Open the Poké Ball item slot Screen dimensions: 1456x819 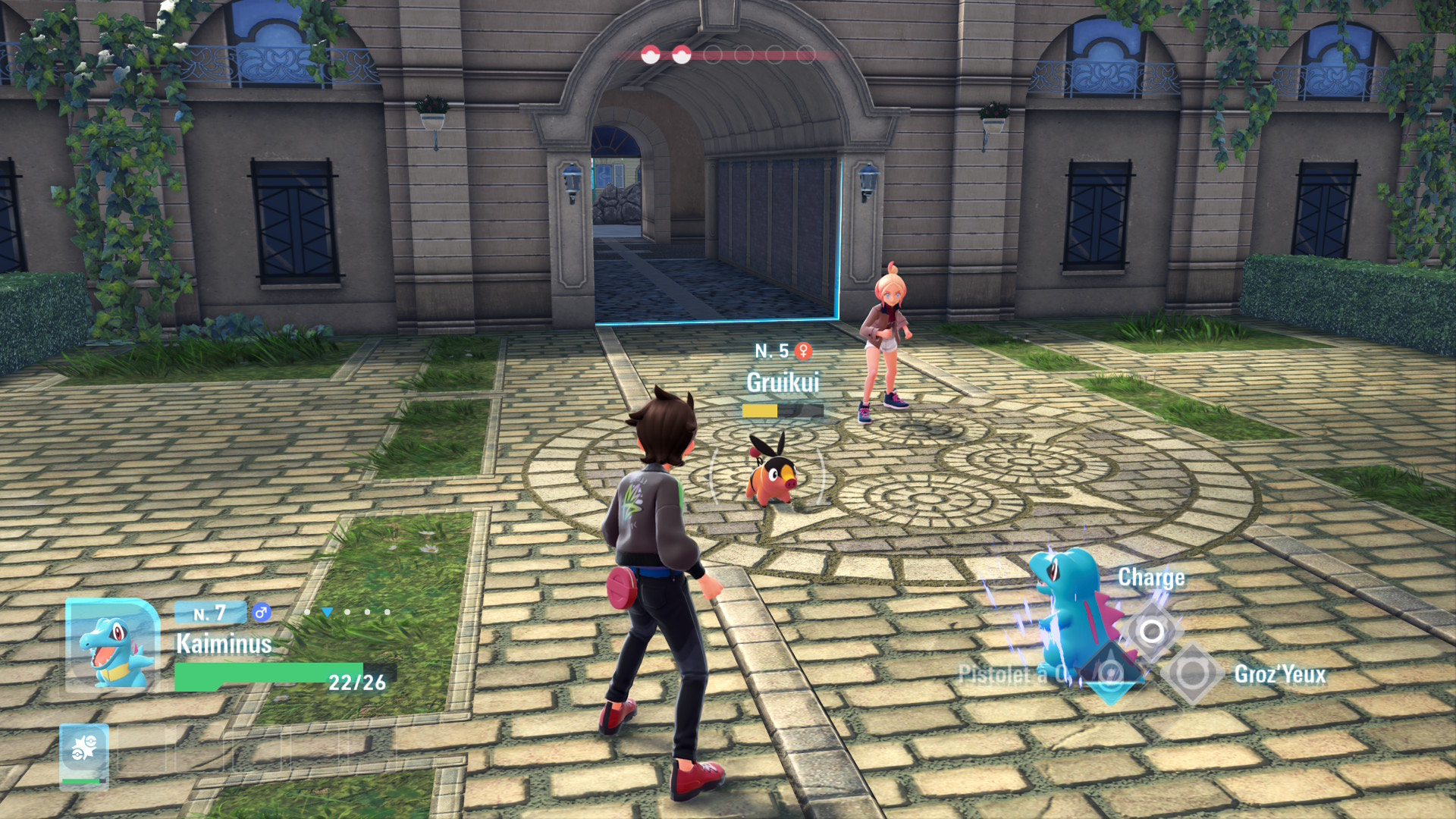pos(84,753)
